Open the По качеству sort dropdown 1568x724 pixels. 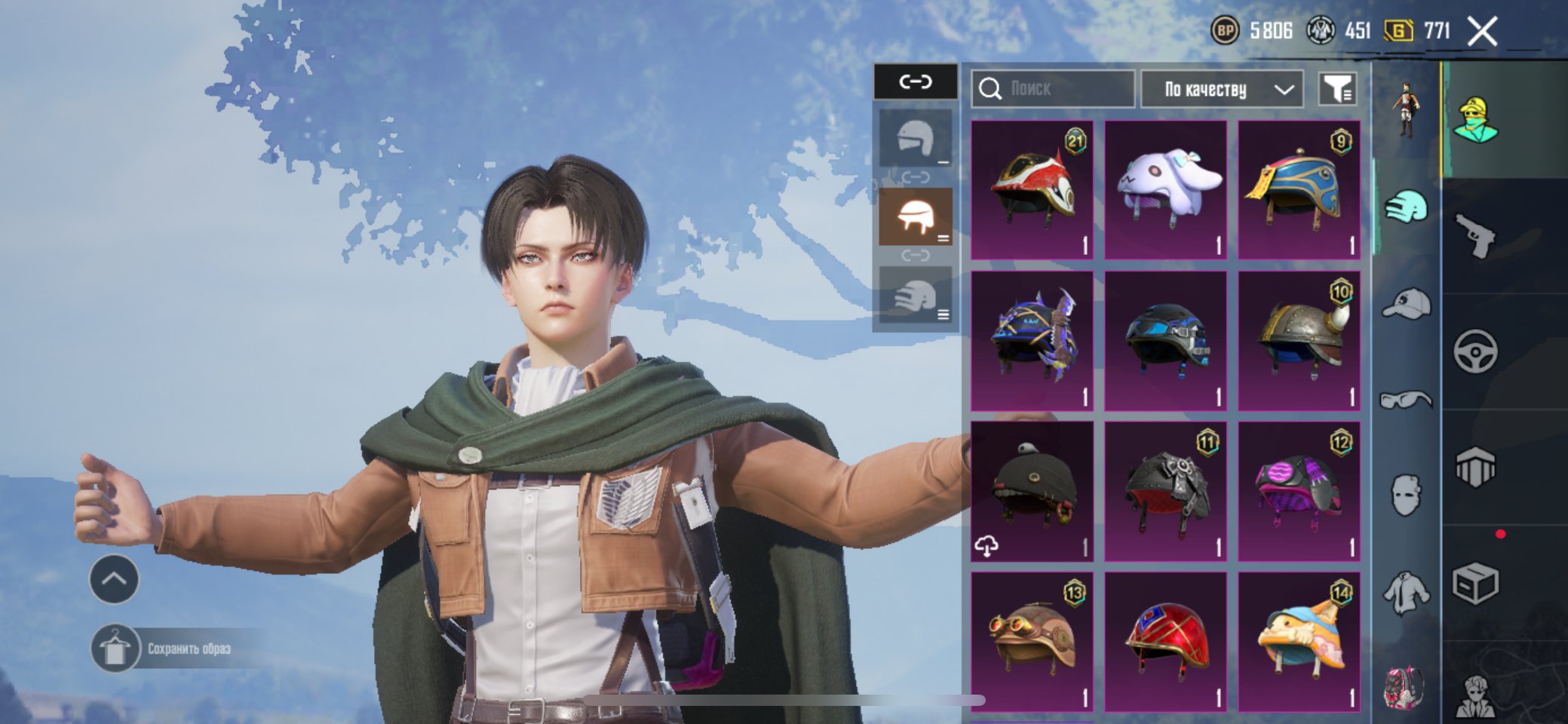click(1222, 89)
